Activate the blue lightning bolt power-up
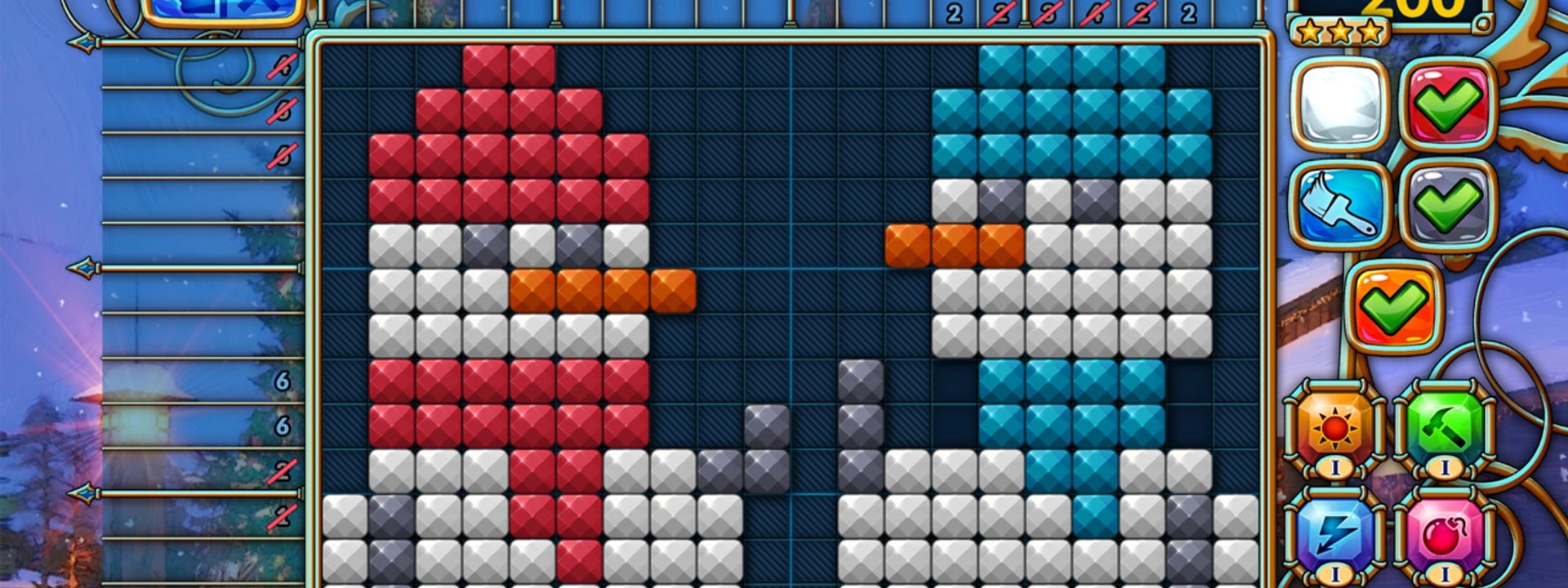1568x588 pixels. pyautogui.click(x=1336, y=532)
